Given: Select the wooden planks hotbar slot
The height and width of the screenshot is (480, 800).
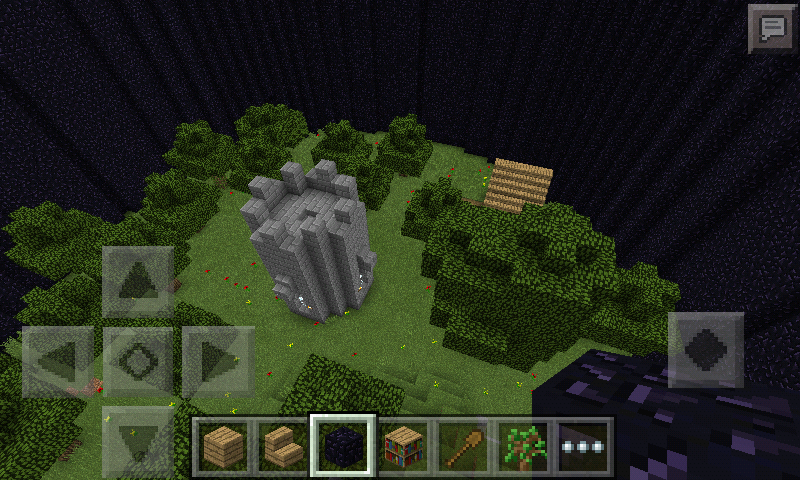Looking at the screenshot, I should coord(224,443).
